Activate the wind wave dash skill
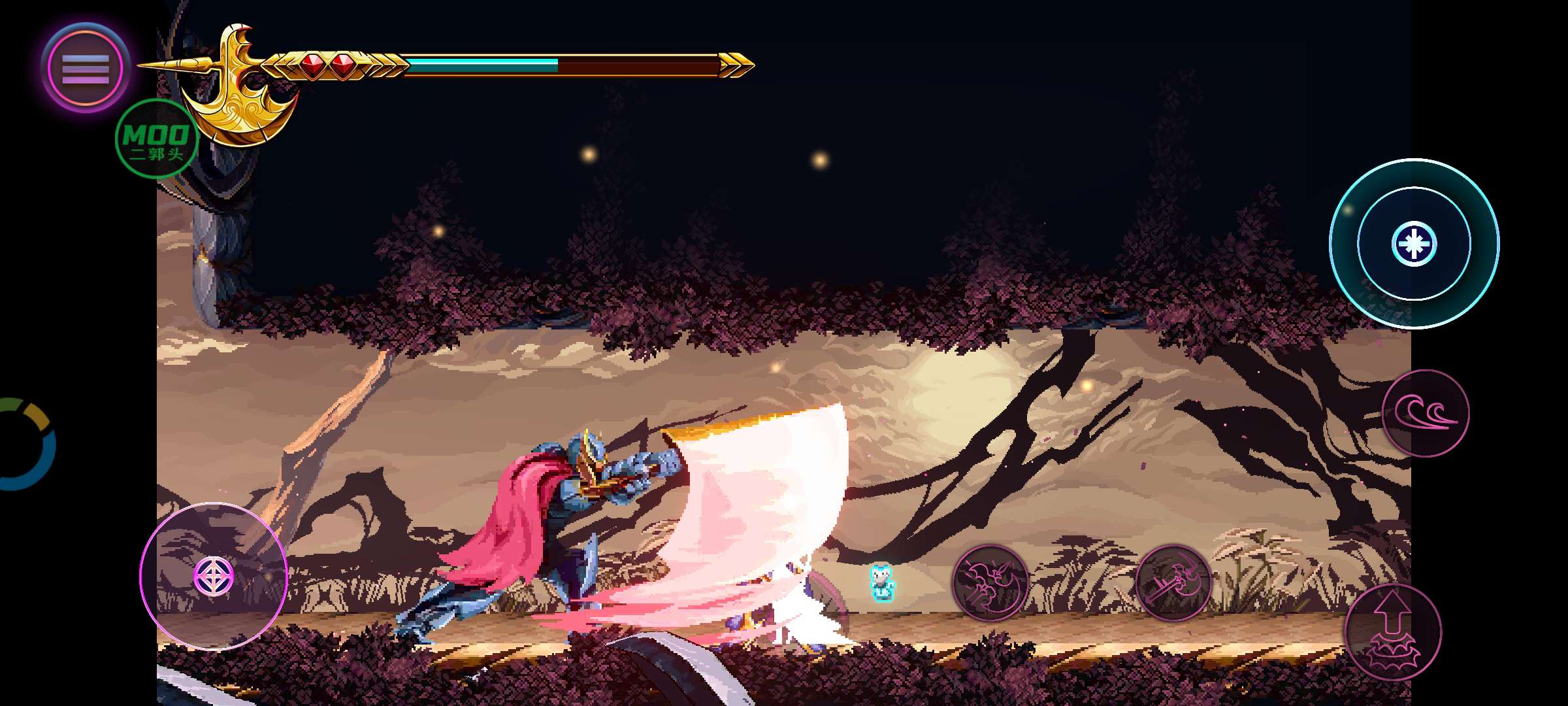 1426,413
